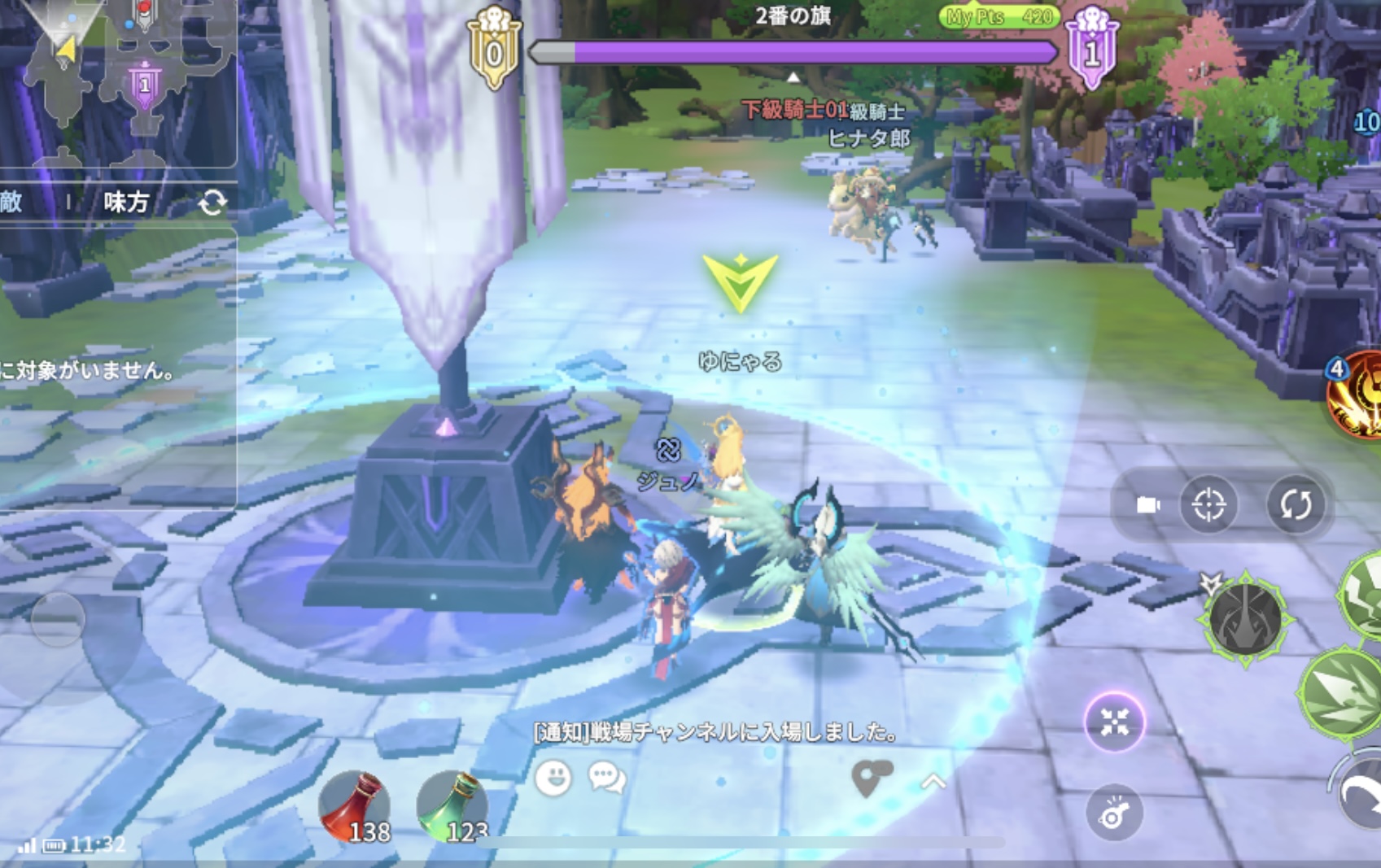1381x868 pixels.
Task: Refresh the target list with the circular arrows
Action: [212, 203]
